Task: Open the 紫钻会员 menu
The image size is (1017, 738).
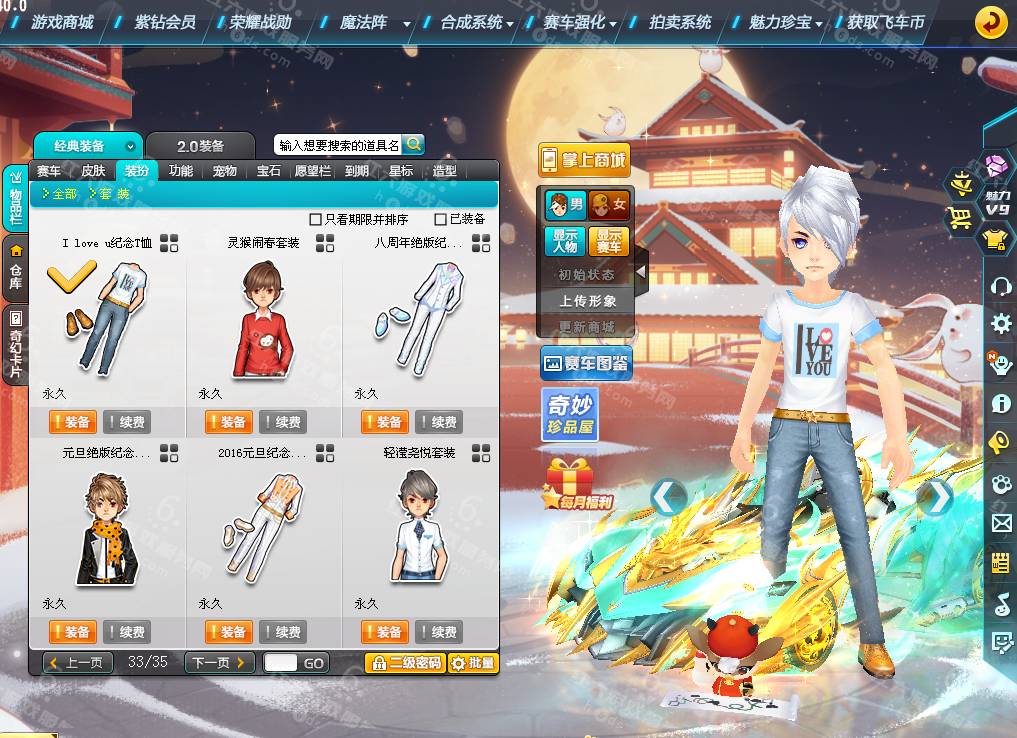Action: tap(165, 21)
